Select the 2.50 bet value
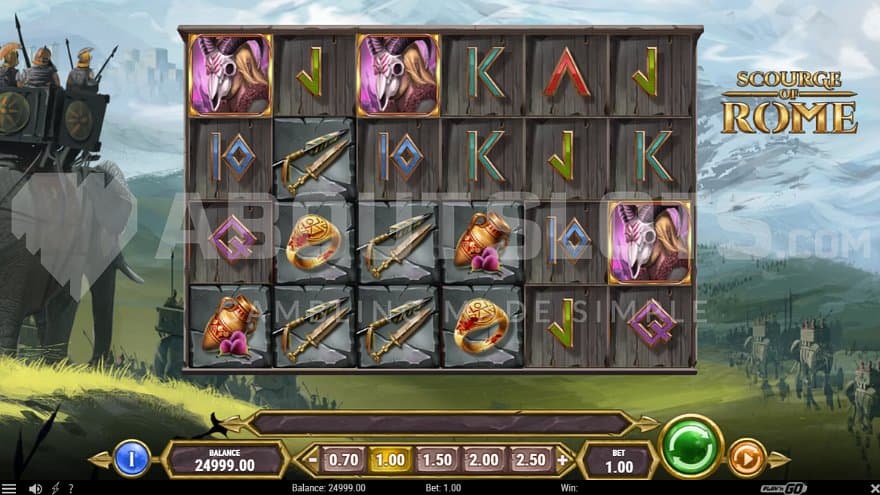The image size is (880, 495). (530, 459)
